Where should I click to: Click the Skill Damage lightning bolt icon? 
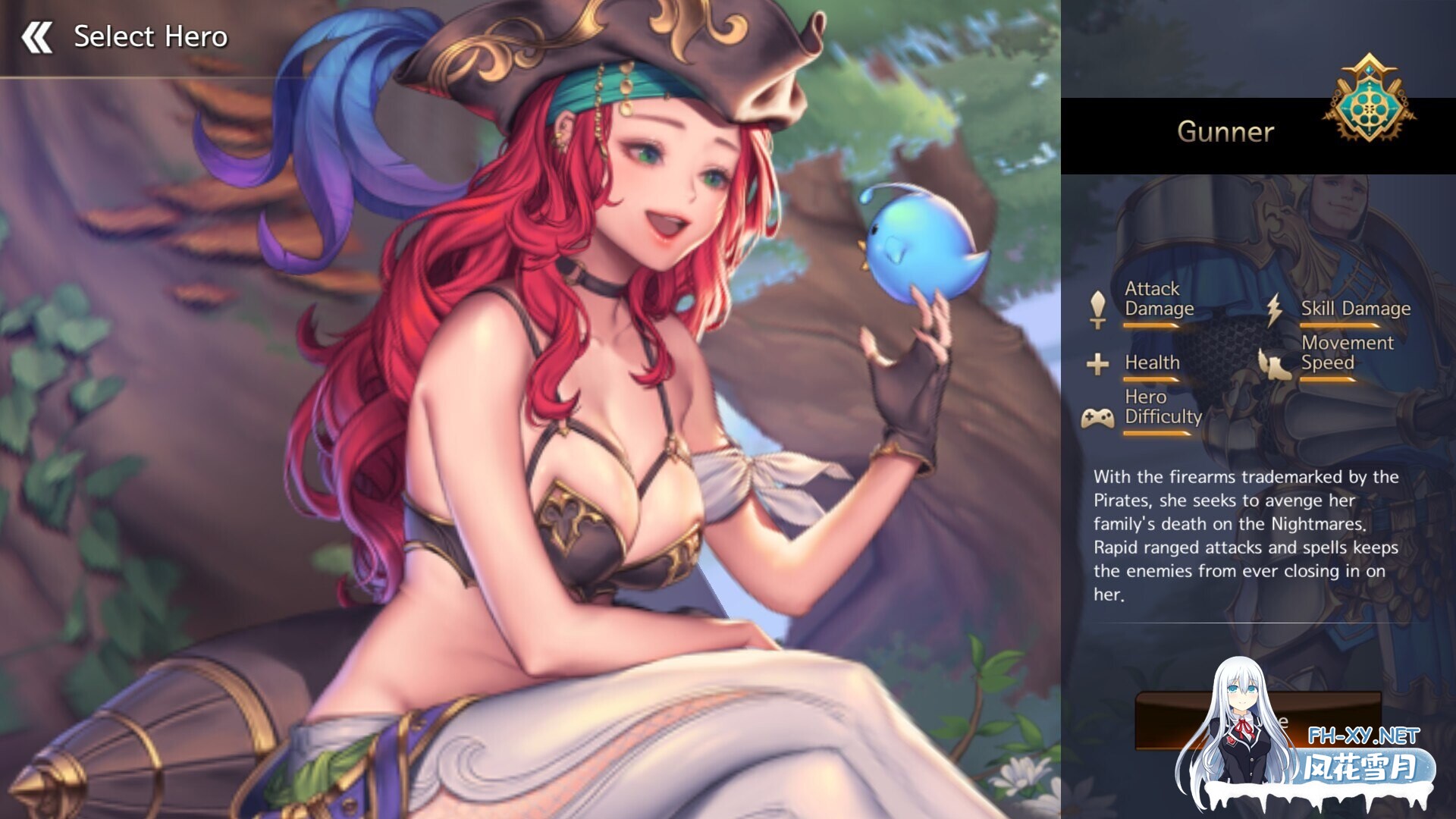(x=1275, y=307)
